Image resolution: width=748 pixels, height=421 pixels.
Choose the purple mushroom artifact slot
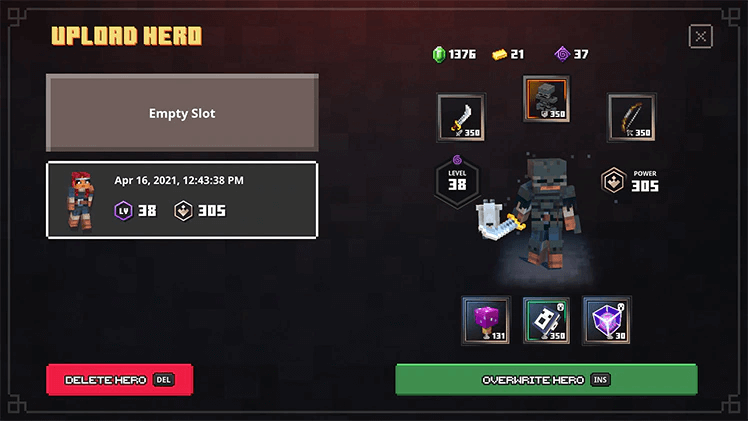coord(486,320)
